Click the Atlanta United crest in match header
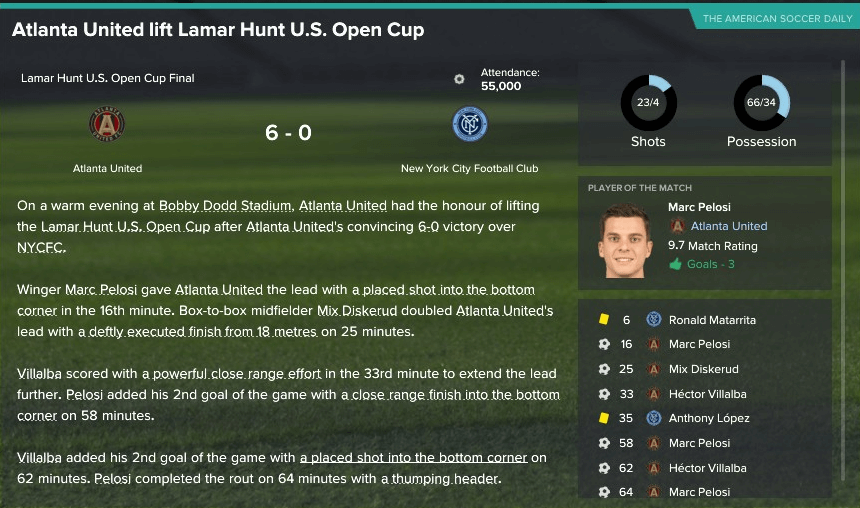 [107, 125]
